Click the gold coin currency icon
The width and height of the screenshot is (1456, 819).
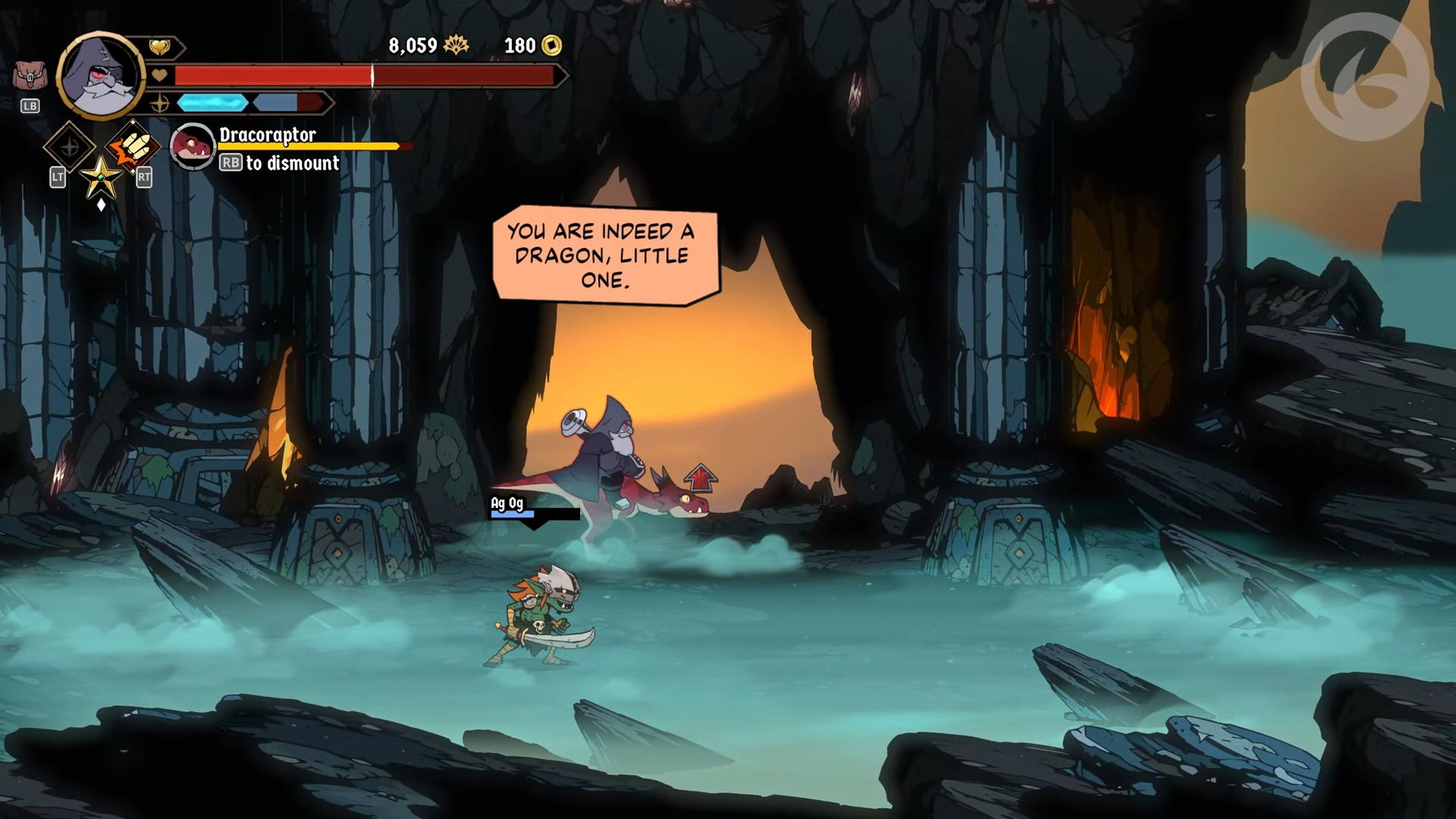click(x=551, y=46)
